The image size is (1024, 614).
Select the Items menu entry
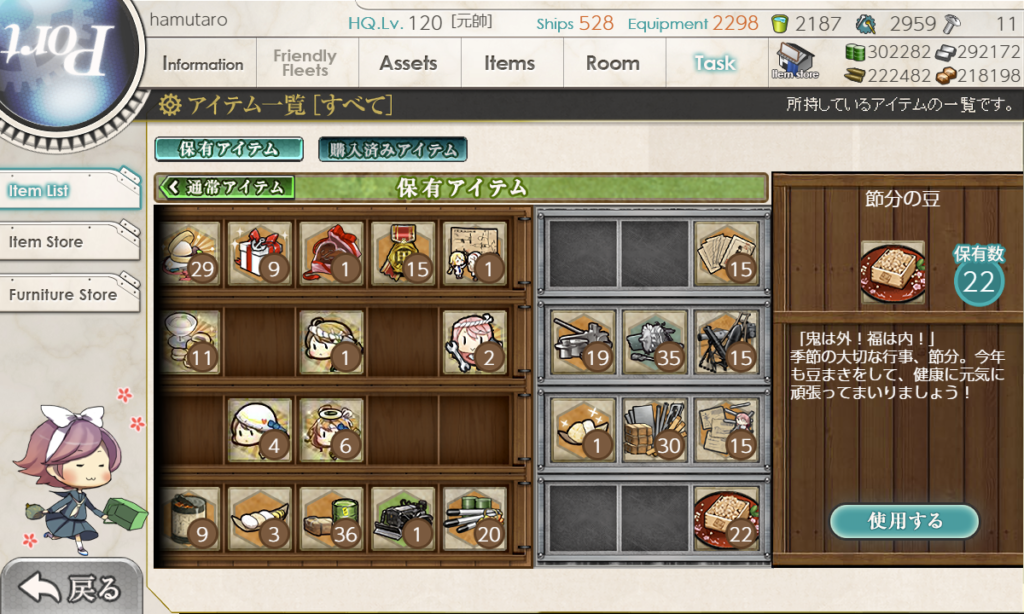click(510, 64)
